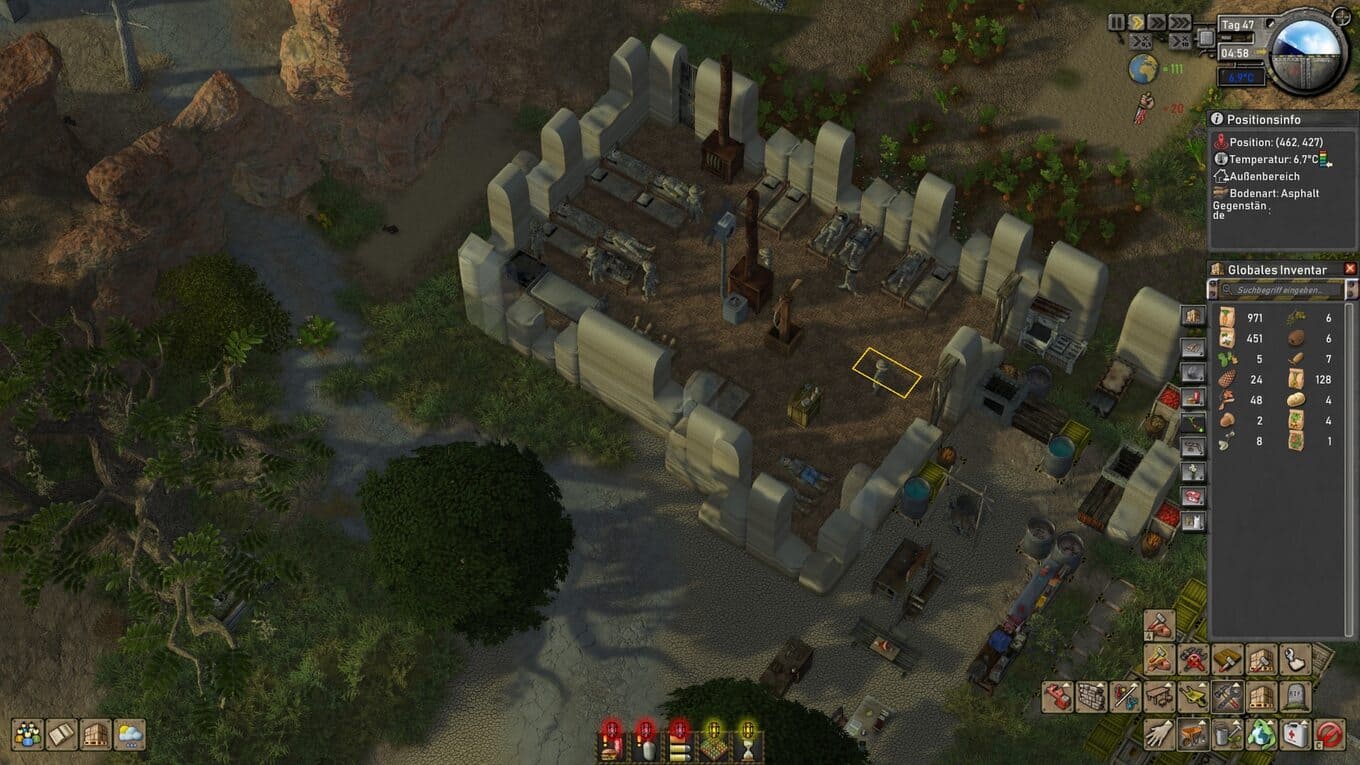1360x765 pixels.
Task: Select the white glove hand tool
Action: tap(1160, 733)
